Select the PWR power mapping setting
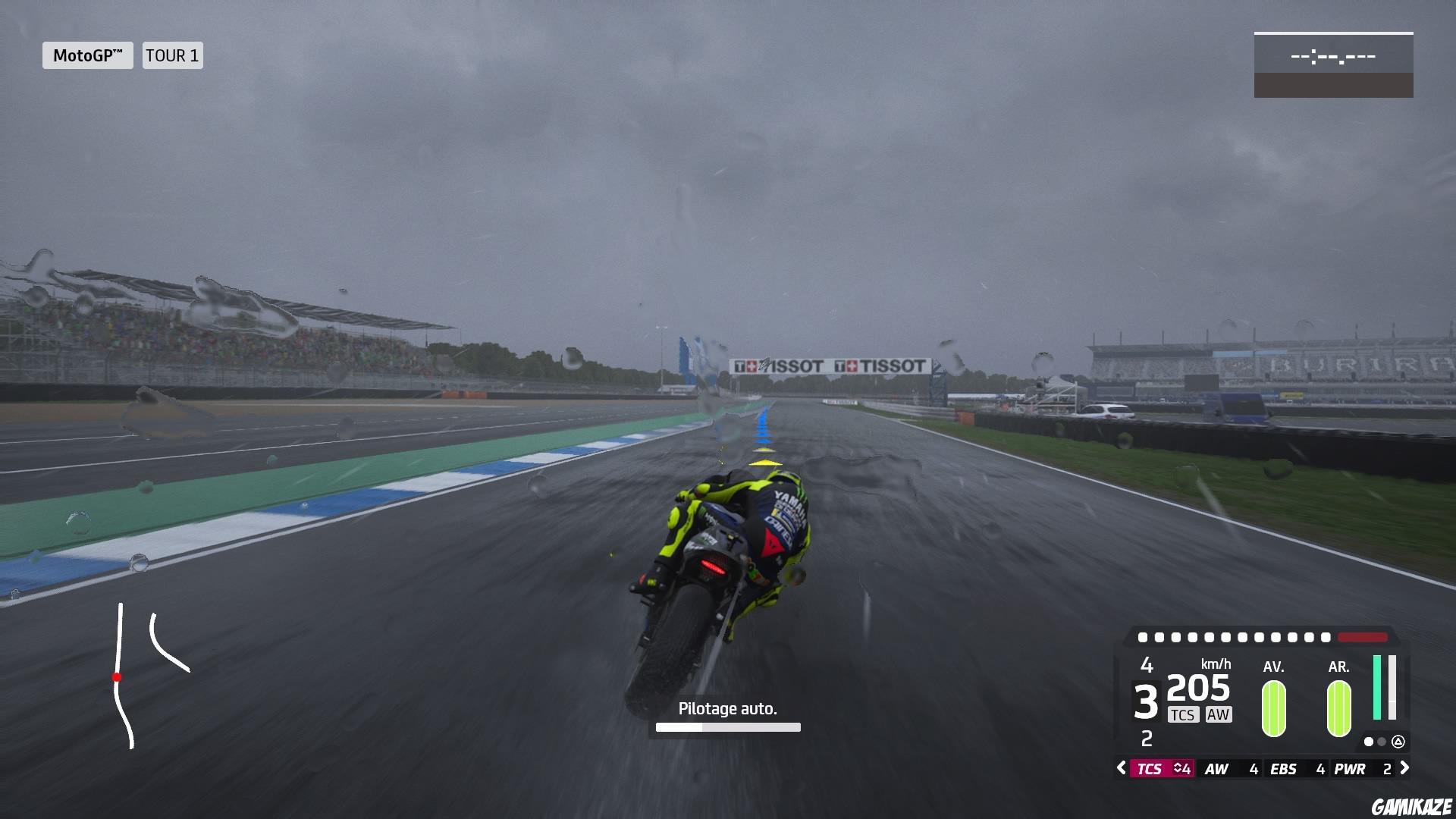The width and height of the screenshot is (1456, 819). tap(1351, 768)
